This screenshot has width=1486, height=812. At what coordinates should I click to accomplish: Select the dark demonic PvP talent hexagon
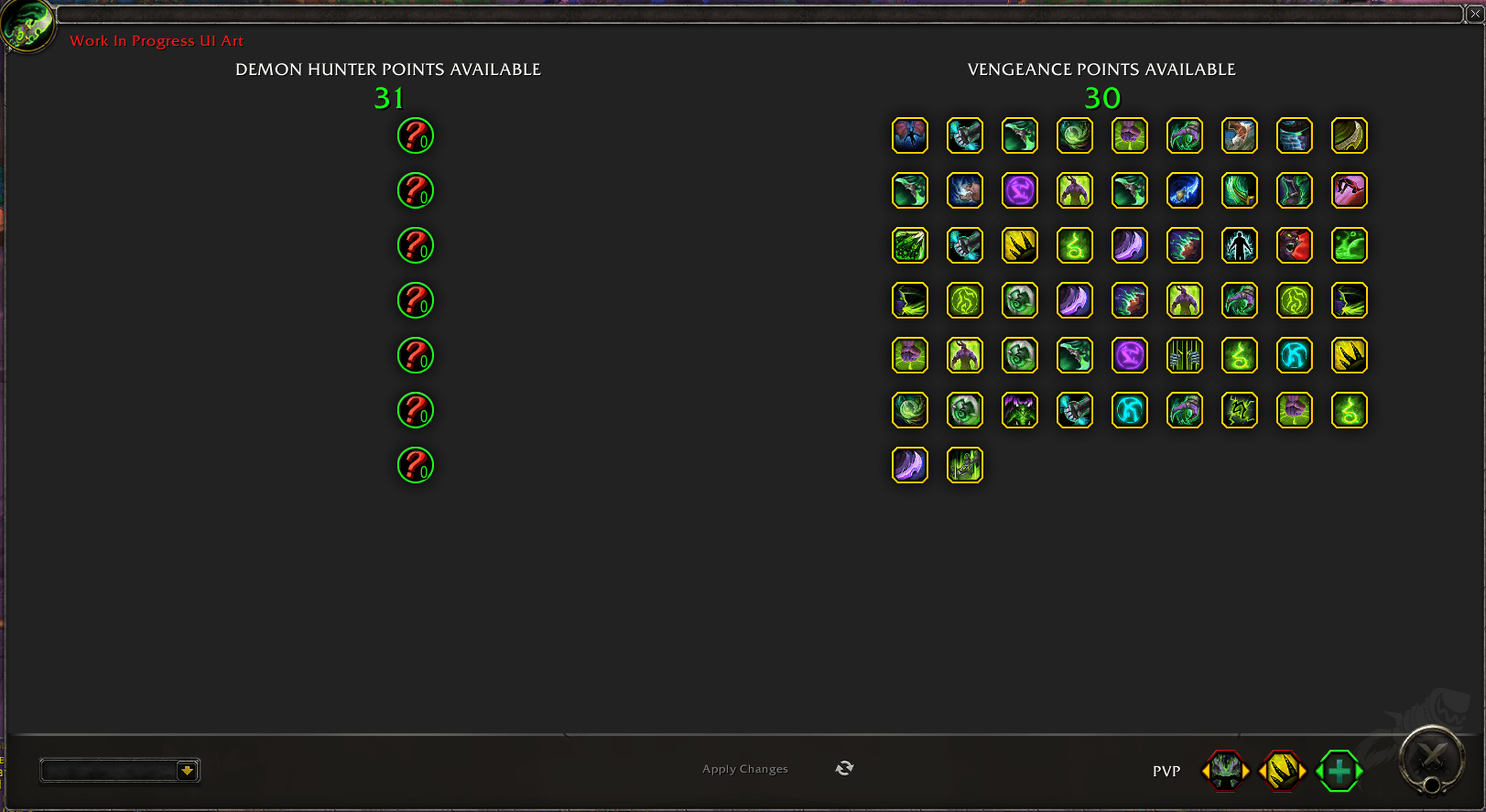1225,771
